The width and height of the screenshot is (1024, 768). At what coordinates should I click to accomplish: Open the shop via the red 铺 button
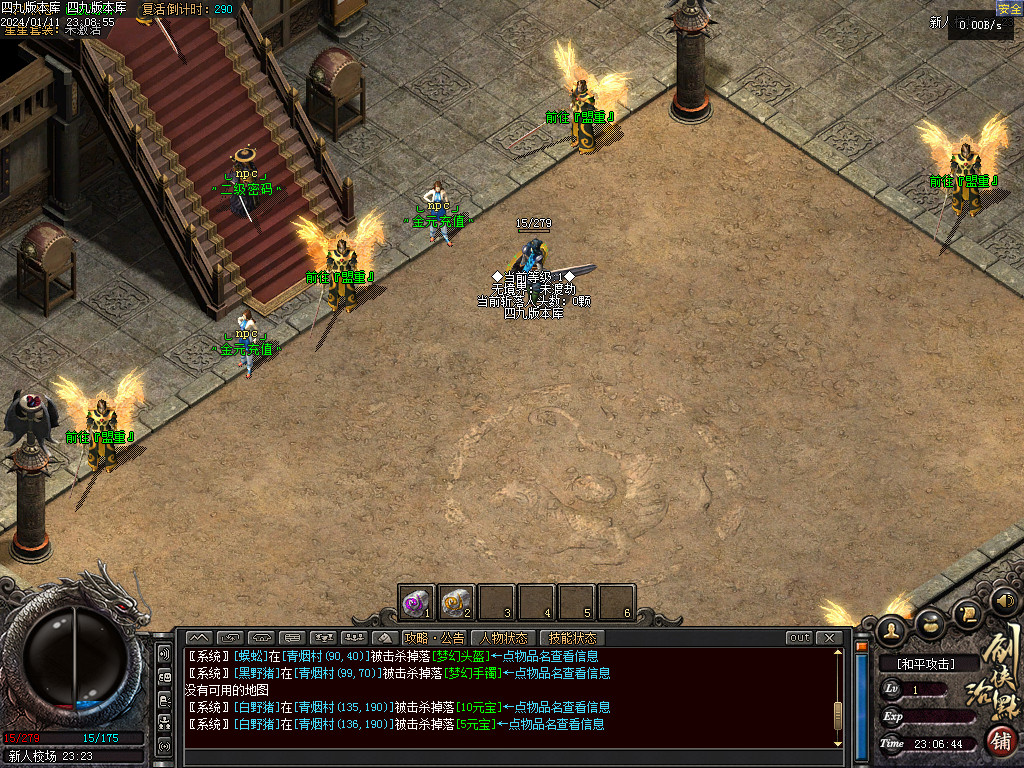pos(999,741)
